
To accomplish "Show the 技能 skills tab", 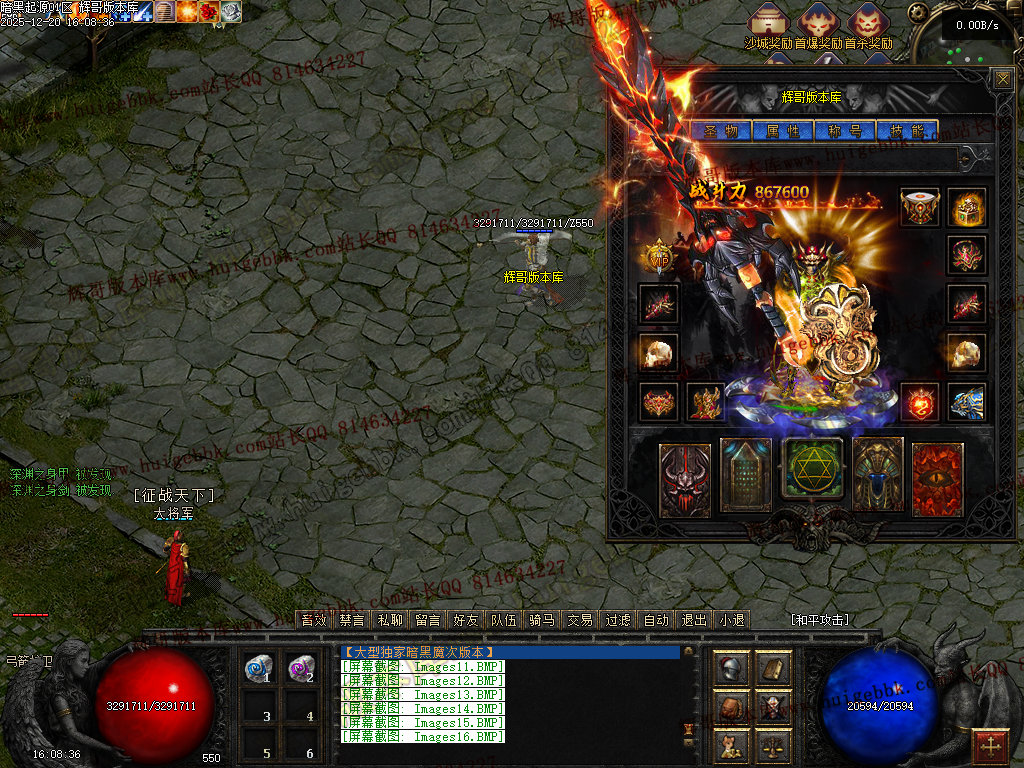I will pos(907,131).
